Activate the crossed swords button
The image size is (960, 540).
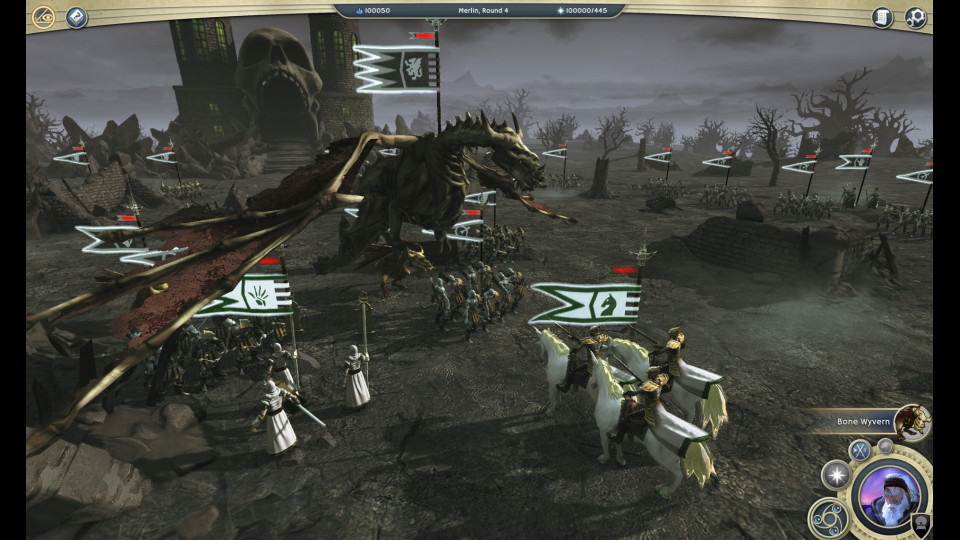860,451
